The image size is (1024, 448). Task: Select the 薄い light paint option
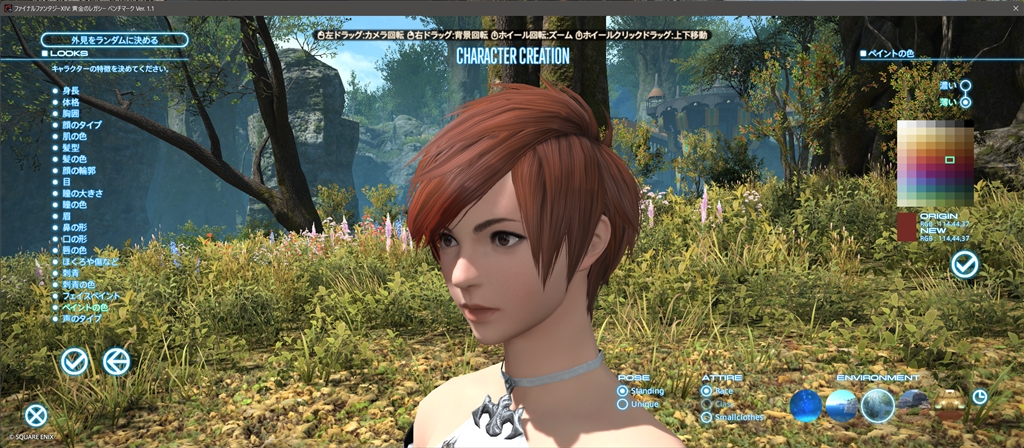[x=966, y=102]
